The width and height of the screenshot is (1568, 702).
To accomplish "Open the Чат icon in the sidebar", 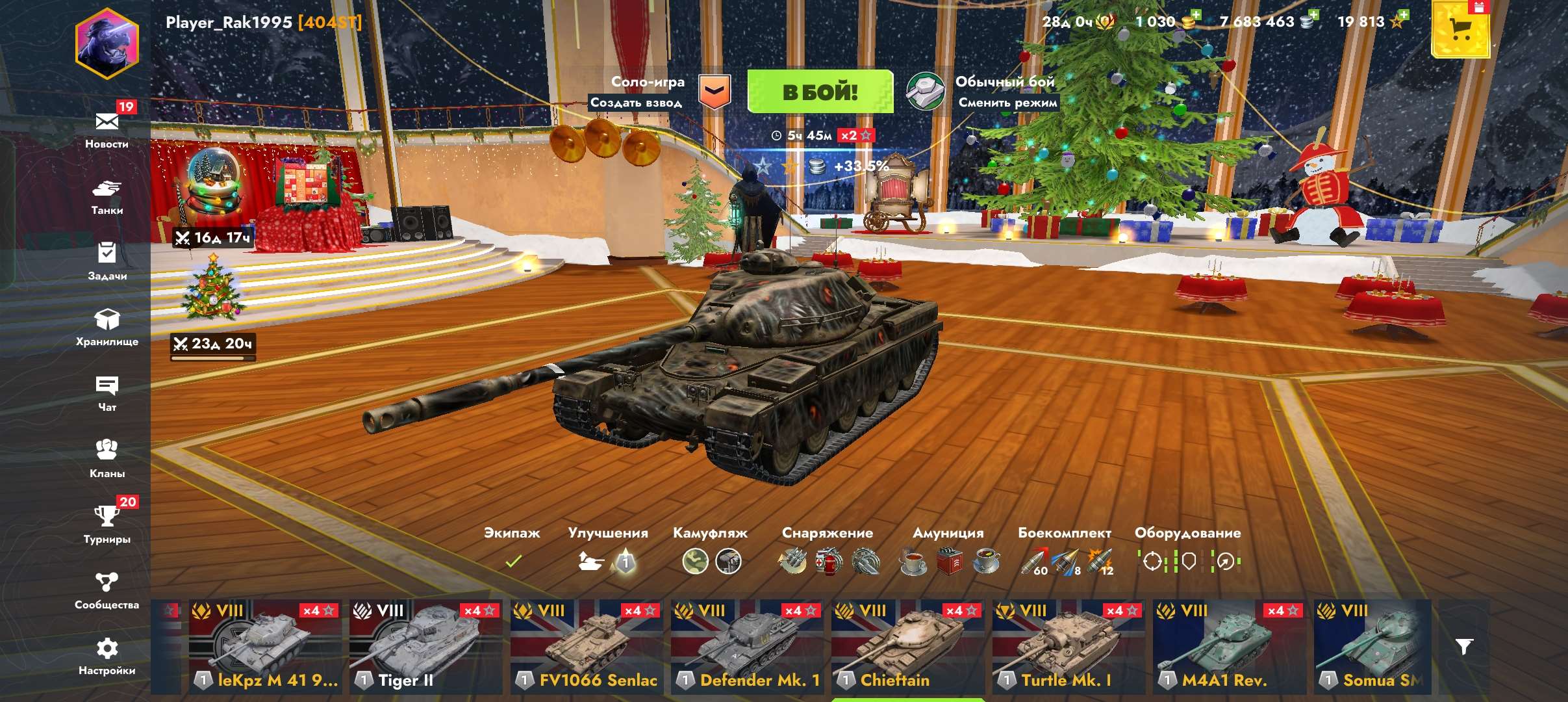I will pyautogui.click(x=108, y=390).
